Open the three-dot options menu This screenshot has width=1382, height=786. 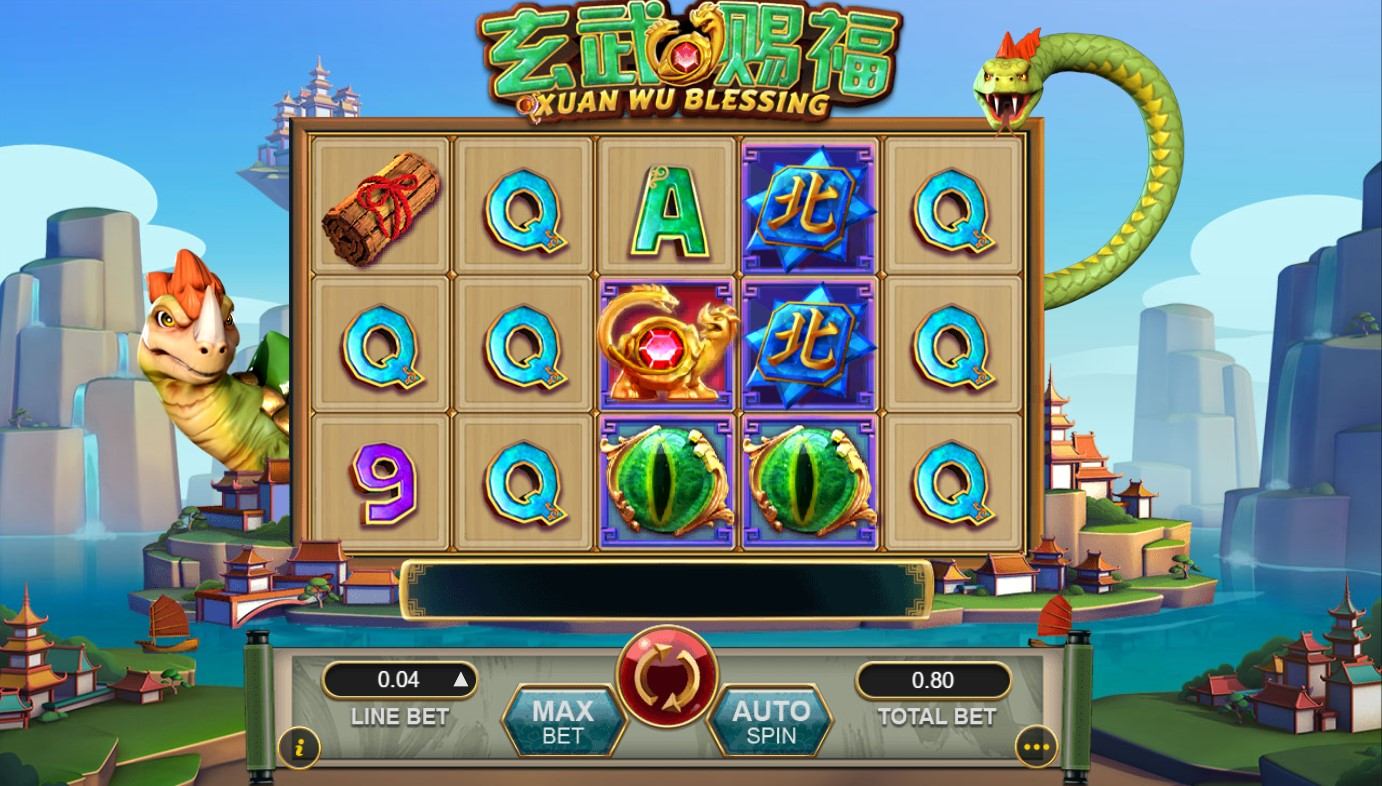tap(1035, 746)
